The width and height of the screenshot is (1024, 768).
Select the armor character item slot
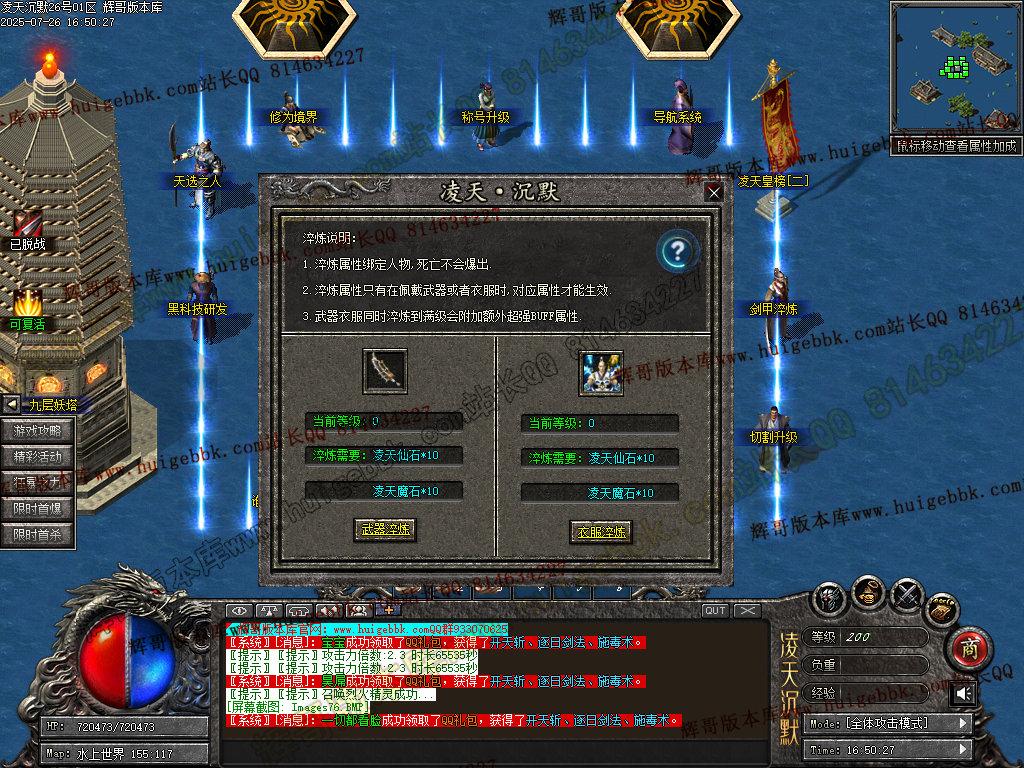[x=601, y=372]
